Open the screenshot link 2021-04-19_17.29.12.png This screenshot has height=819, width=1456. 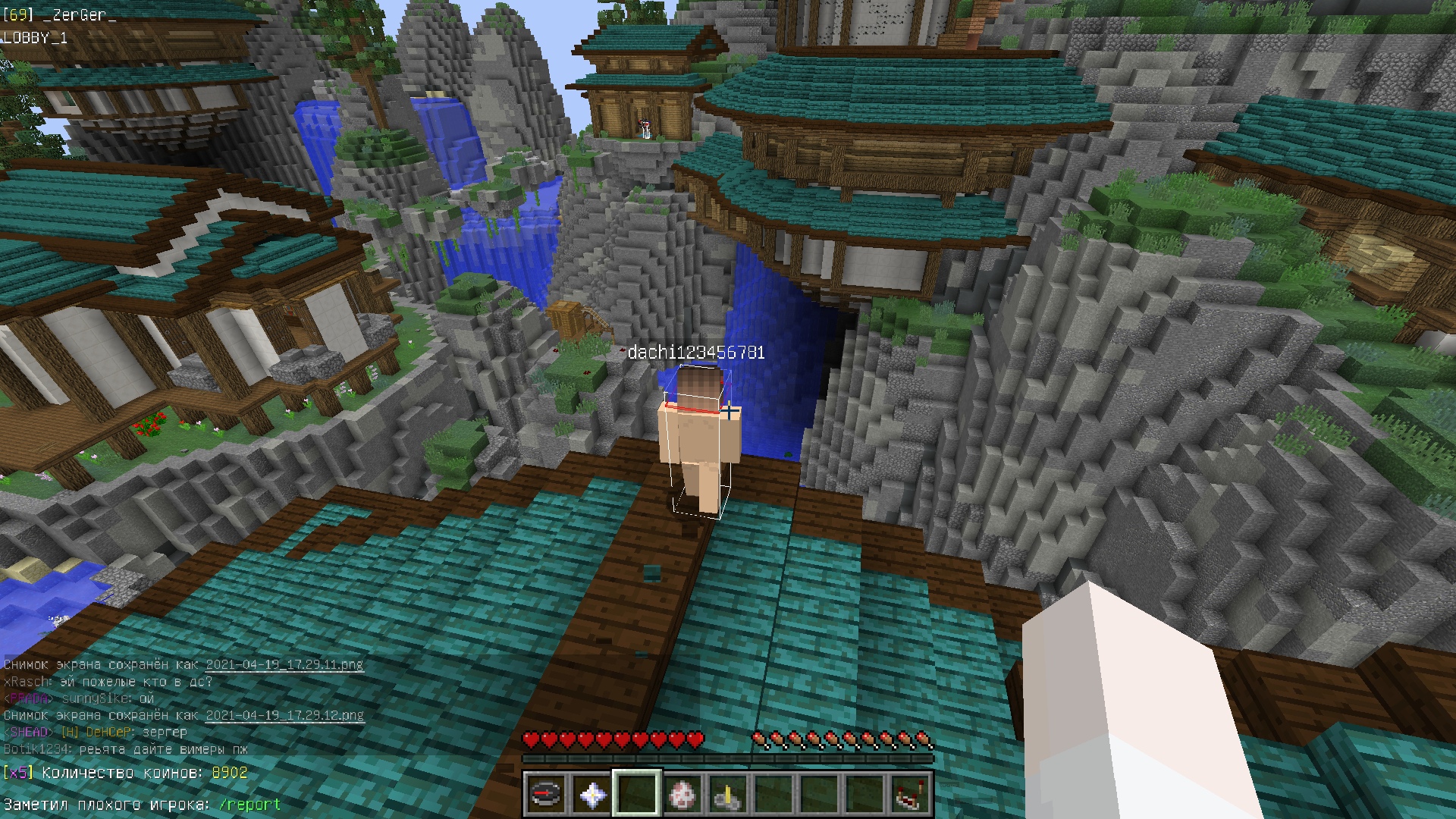[284, 715]
